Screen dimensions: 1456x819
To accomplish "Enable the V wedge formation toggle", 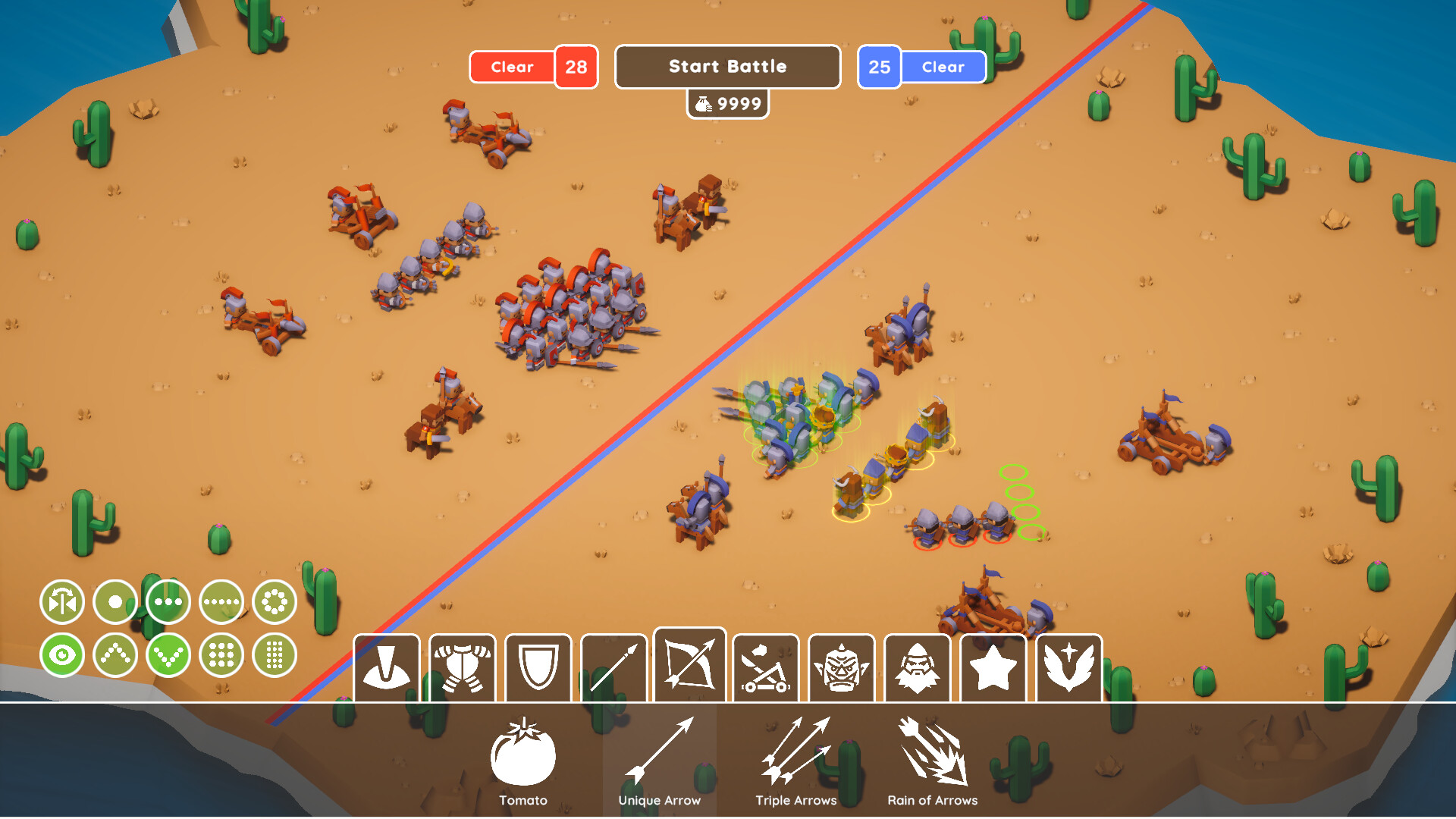I will point(168,654).
